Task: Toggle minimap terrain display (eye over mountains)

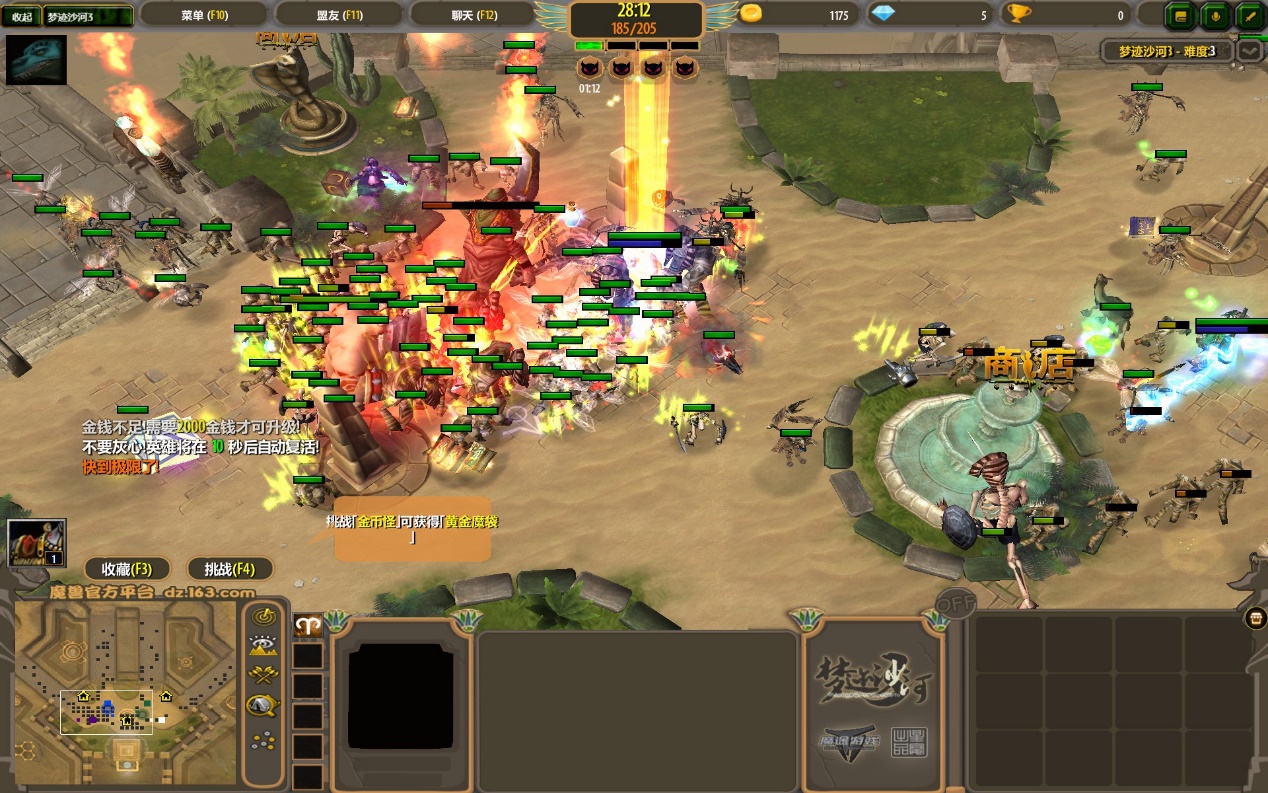Action: click(x=263, y=646)
